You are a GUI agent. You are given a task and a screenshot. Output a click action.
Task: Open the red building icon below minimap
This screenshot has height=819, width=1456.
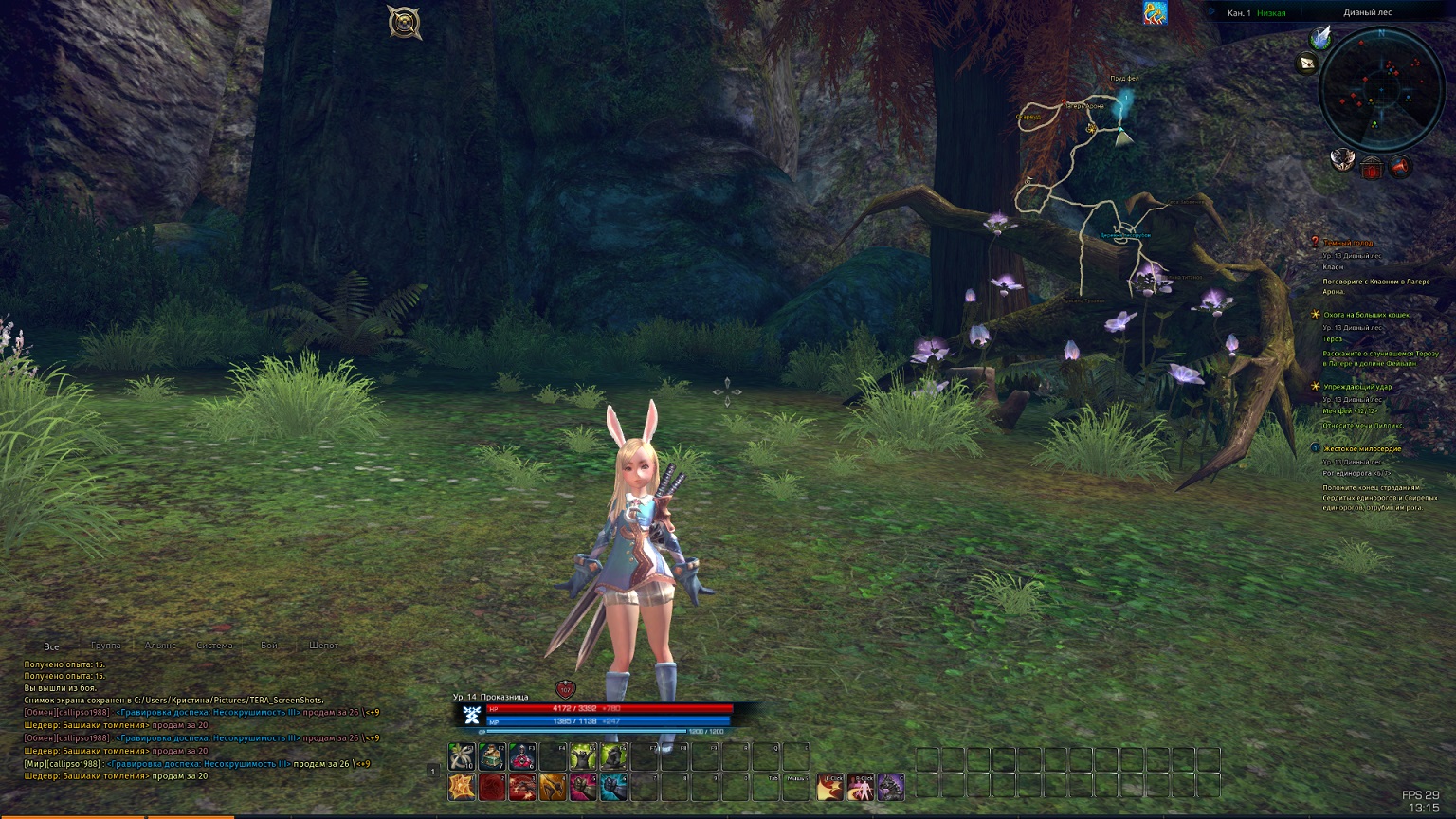pos(1371,169)
